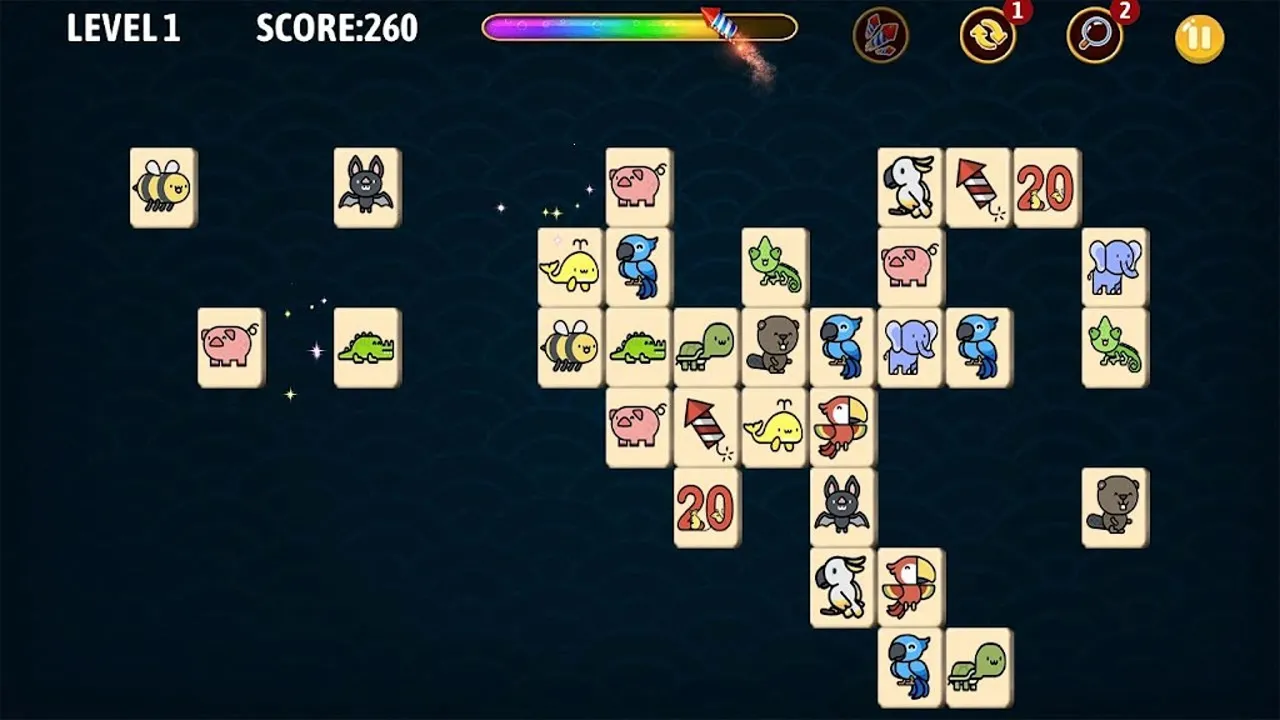Select the white cockatoo tile in the top row
1280x720 pixels.
coord(909,188)
